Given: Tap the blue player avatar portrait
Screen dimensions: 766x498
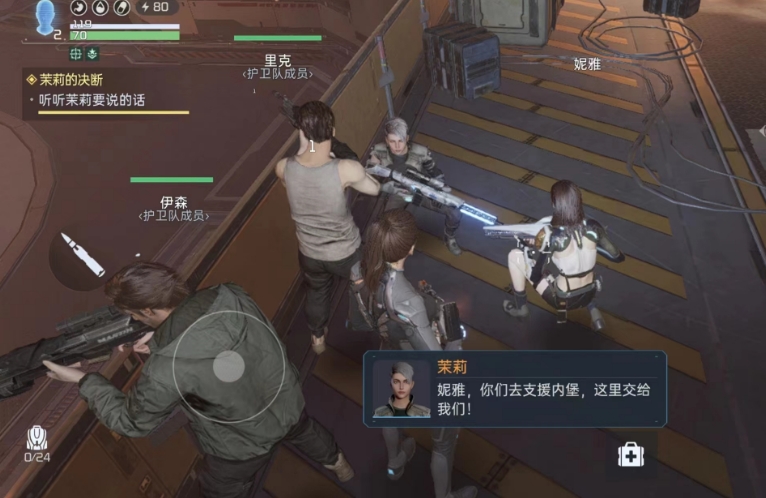Looking at the screenshot, I should (x=46, y=18).
